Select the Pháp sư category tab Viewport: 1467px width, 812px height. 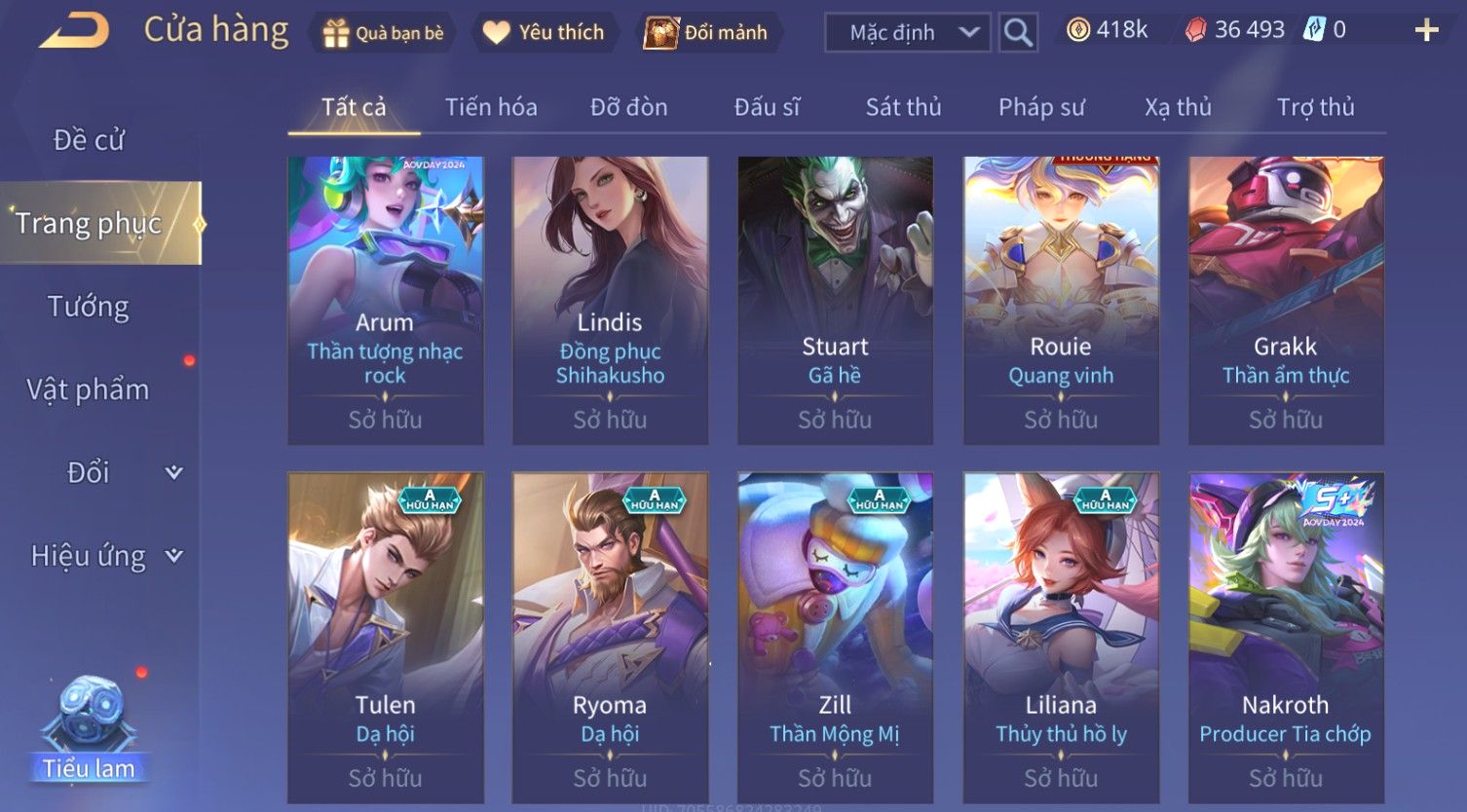tap(1040, 107)
